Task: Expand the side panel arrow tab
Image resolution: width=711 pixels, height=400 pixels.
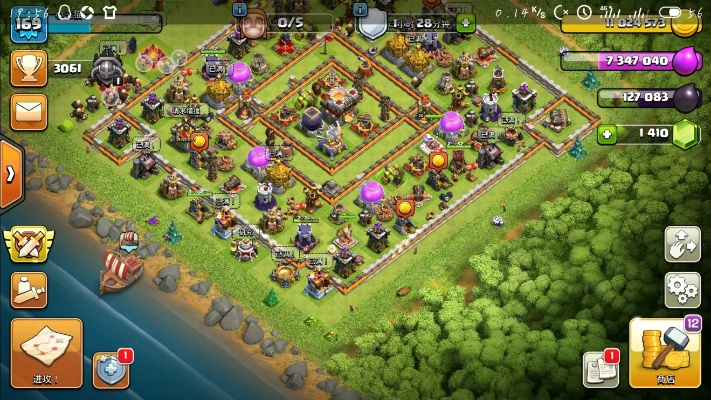Action: pyautogui.click(x=10, y=173)
